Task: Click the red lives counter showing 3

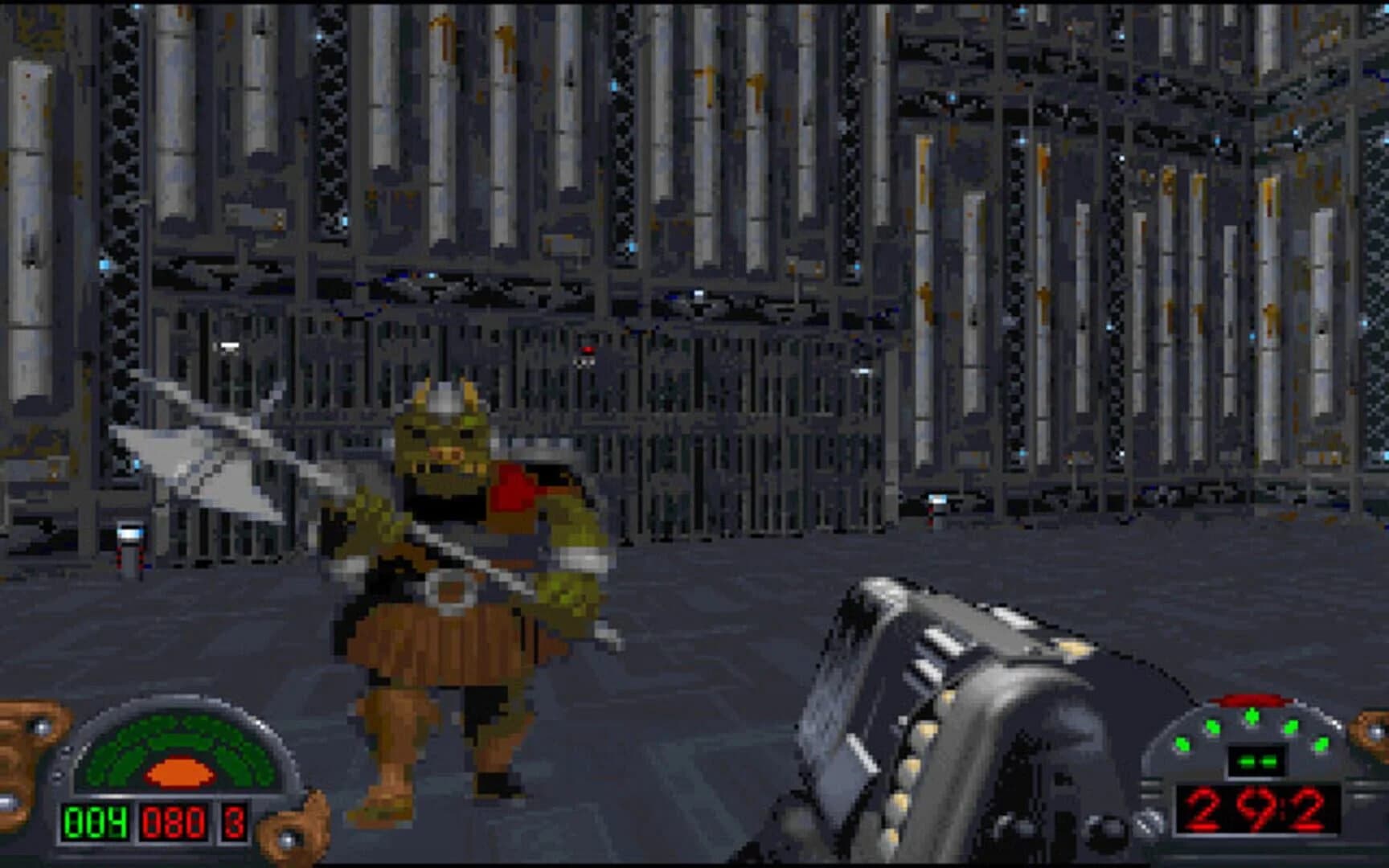Action: [x=233, y=823]
